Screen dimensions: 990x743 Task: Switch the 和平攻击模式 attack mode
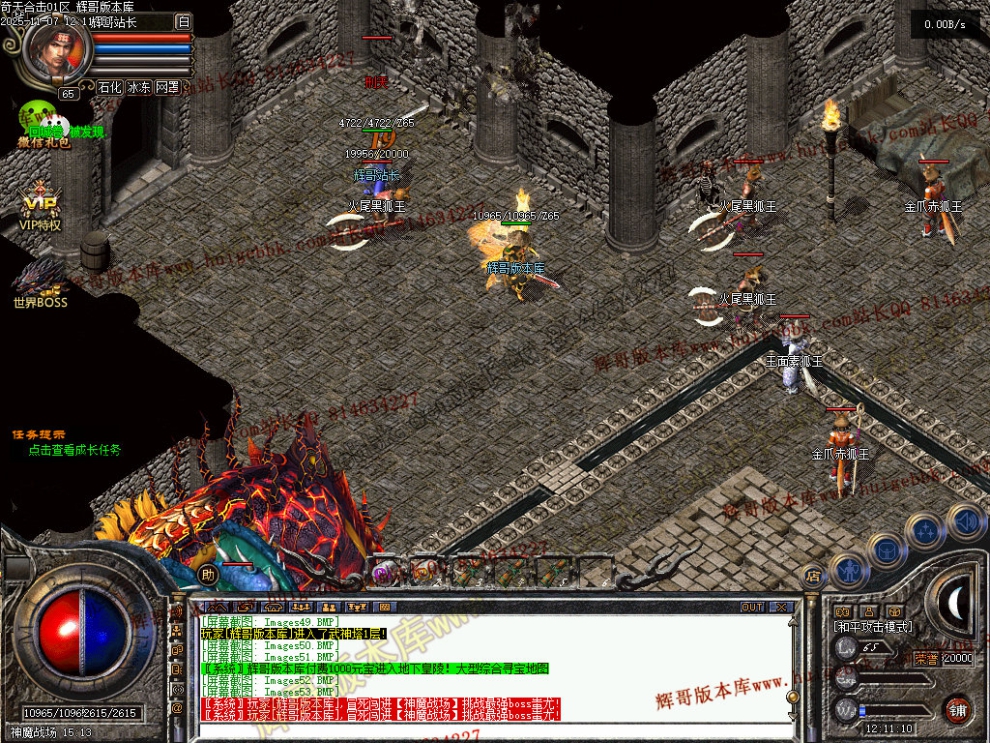tap(872, 626)
